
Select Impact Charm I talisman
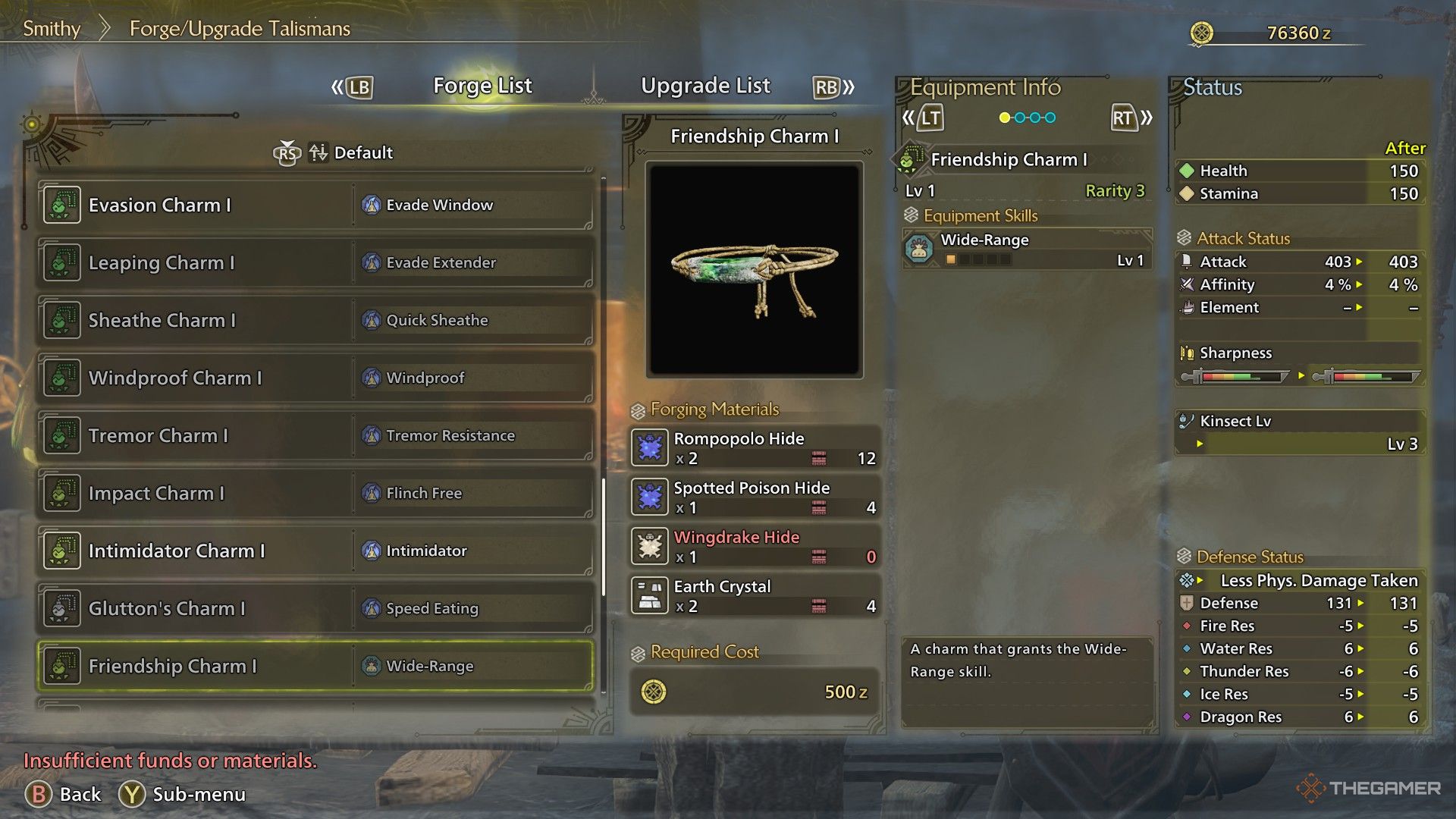315,494
